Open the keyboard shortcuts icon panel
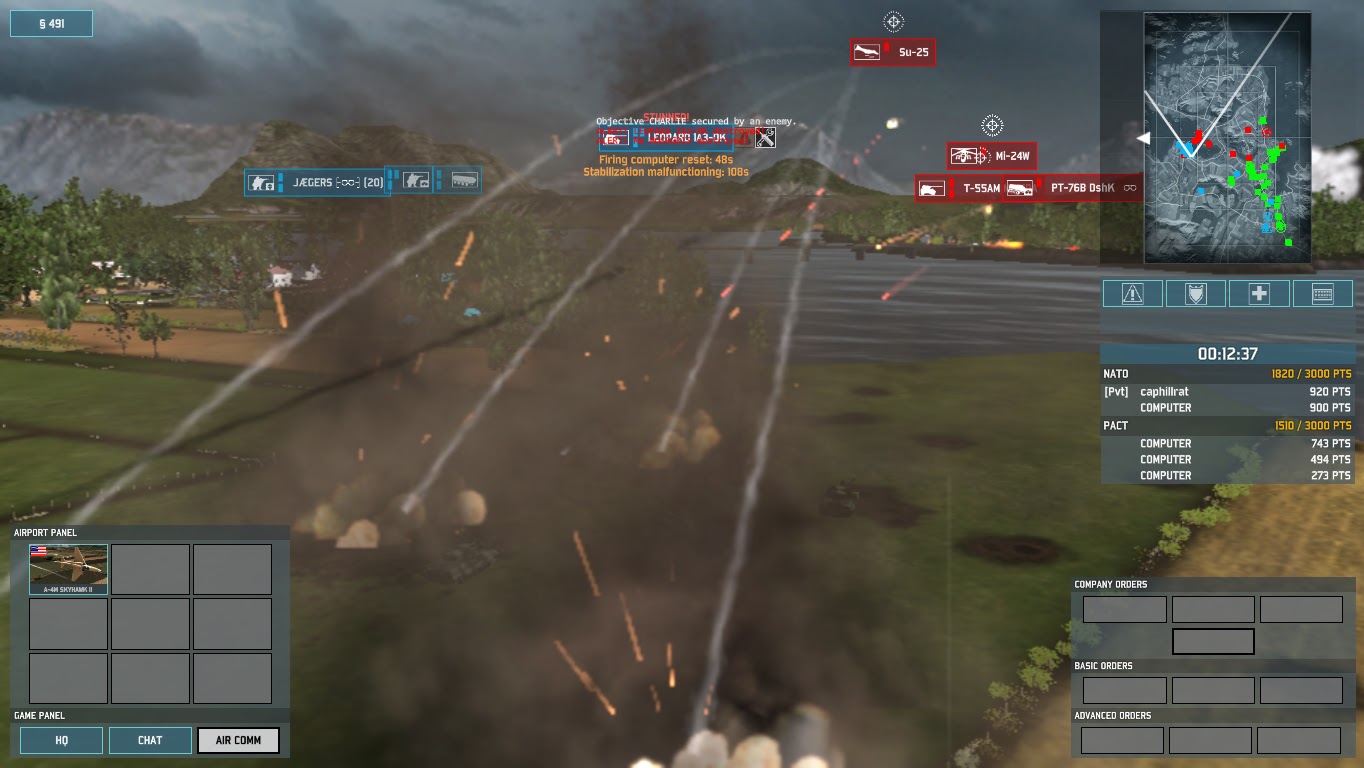 coord(1322,293)
